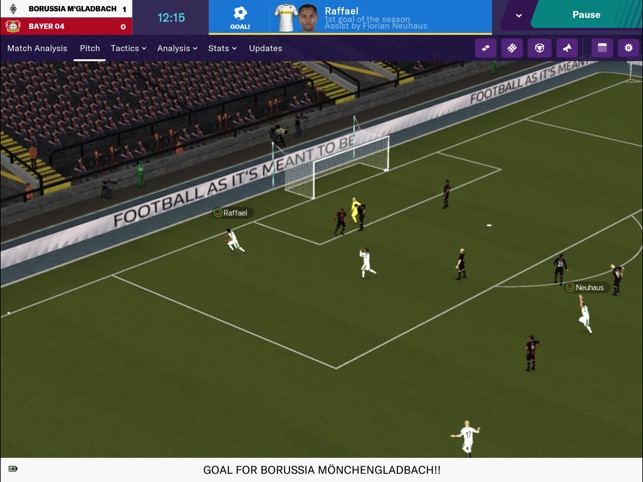
Task: Click the Bayer 04 scoreboard row
Action: pyautogui.click(x=66, y=27)
